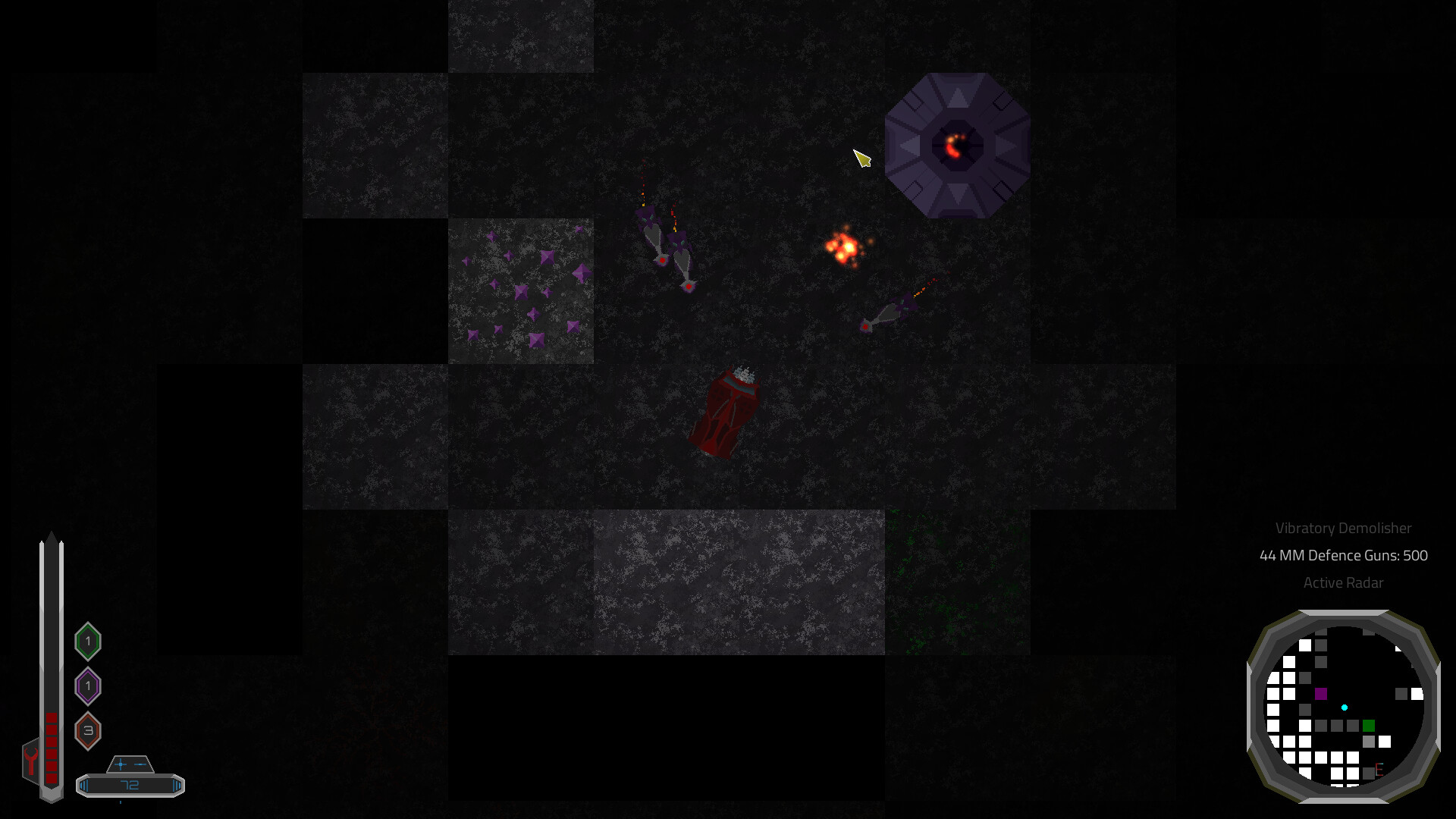This screenshot has width=1456, height=819.
Task: Click the Active Radar label
Action: [1342, 583]
